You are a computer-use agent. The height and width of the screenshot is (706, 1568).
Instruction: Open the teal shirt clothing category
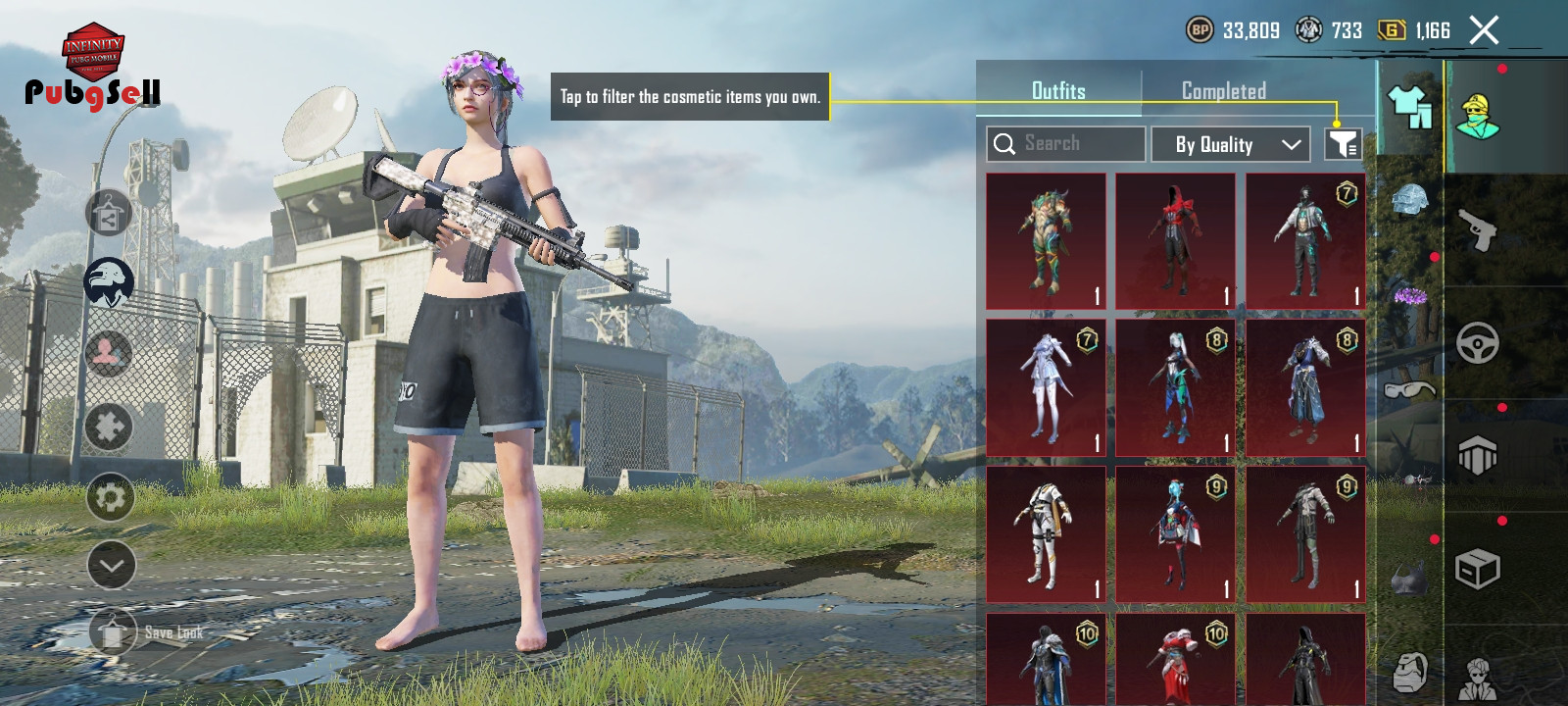(1409, 106)
